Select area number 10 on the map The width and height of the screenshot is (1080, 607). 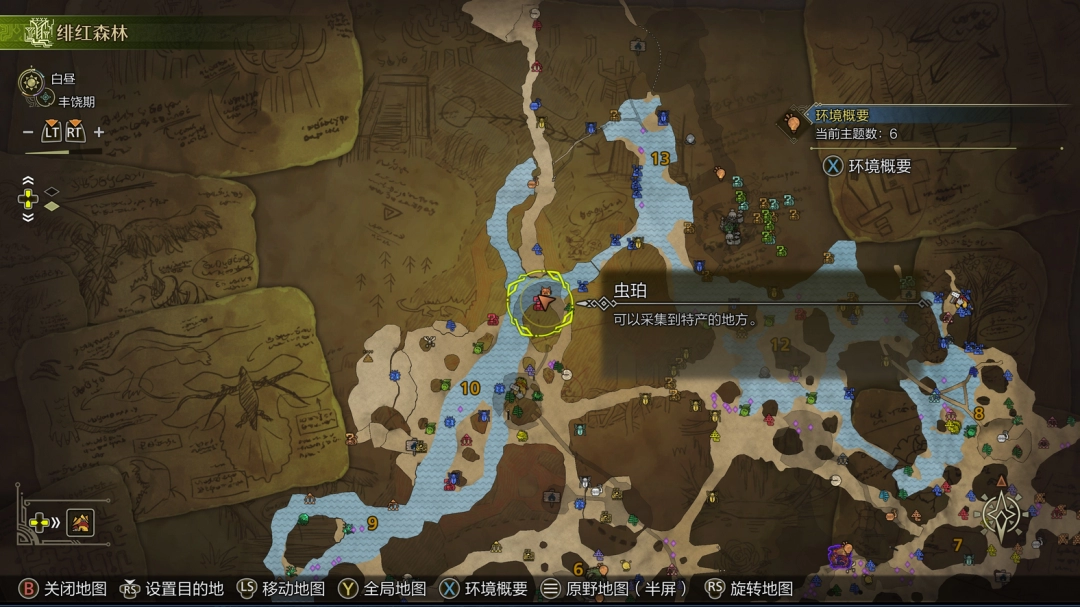(x=469, y=388)
